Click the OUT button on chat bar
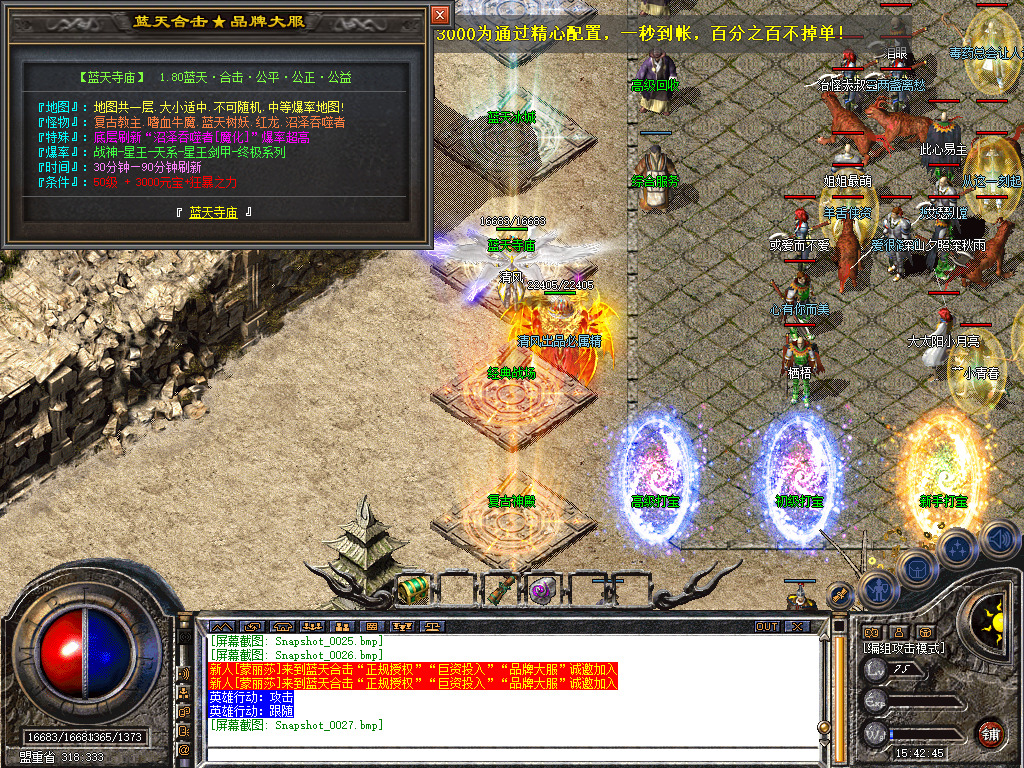Image resolution: width=1024 pixels, height=768 pixels. coord(766,626)
